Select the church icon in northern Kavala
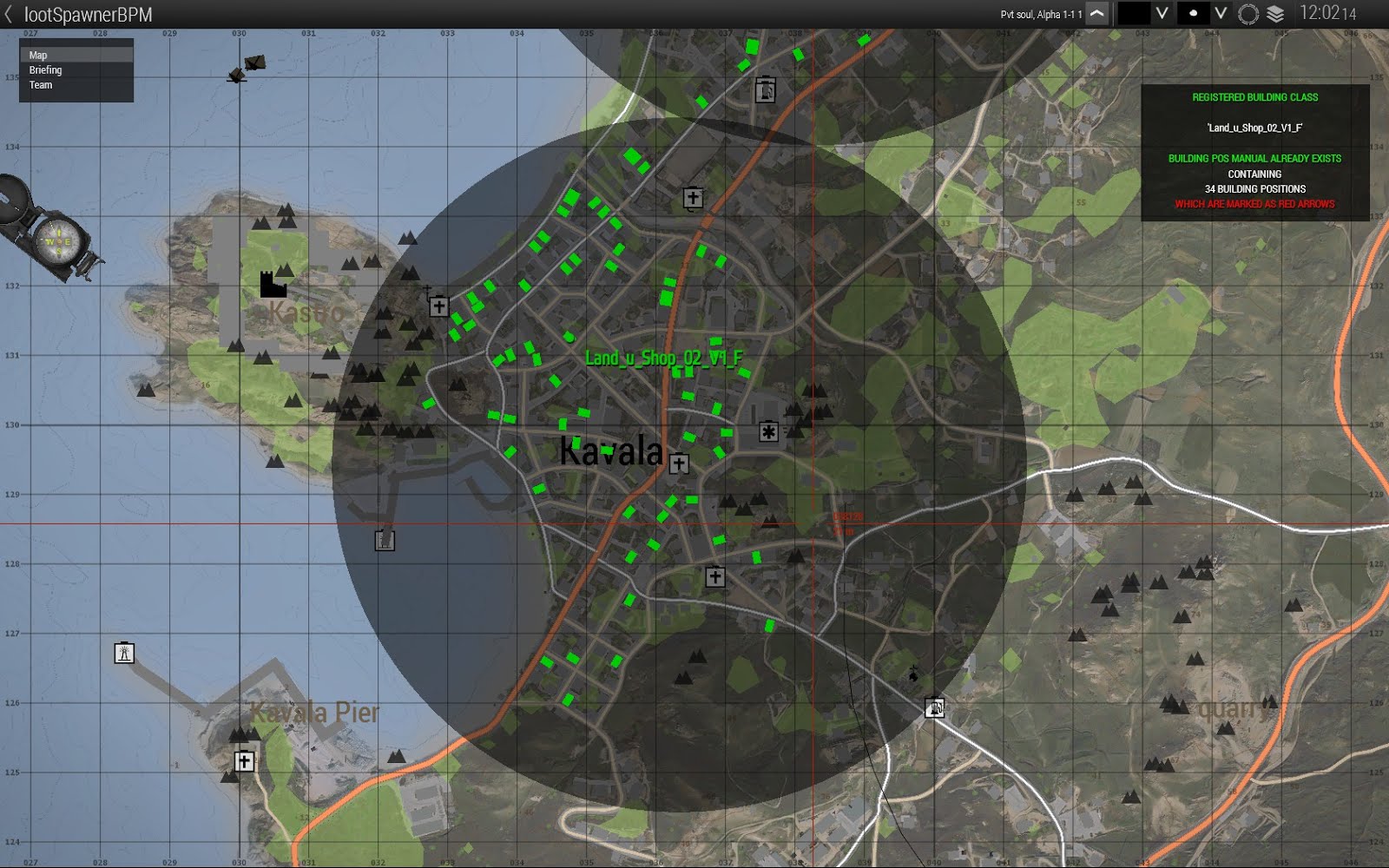 coord(691,198)
